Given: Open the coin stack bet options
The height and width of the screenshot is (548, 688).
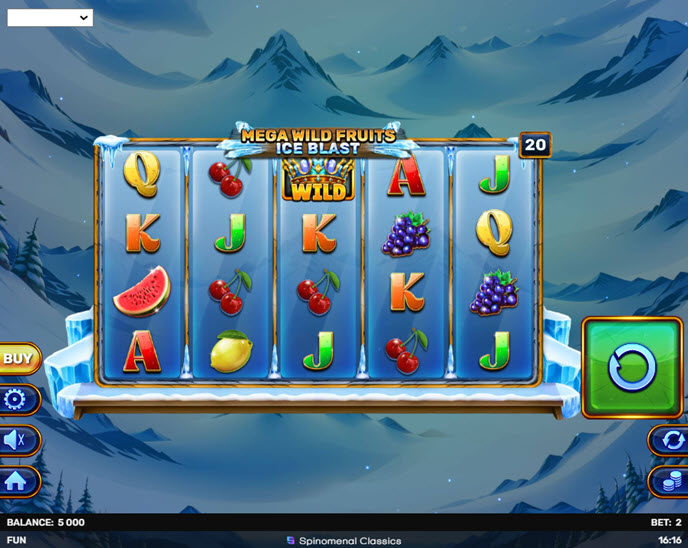Looking at the screenshot, I should 667,481.
